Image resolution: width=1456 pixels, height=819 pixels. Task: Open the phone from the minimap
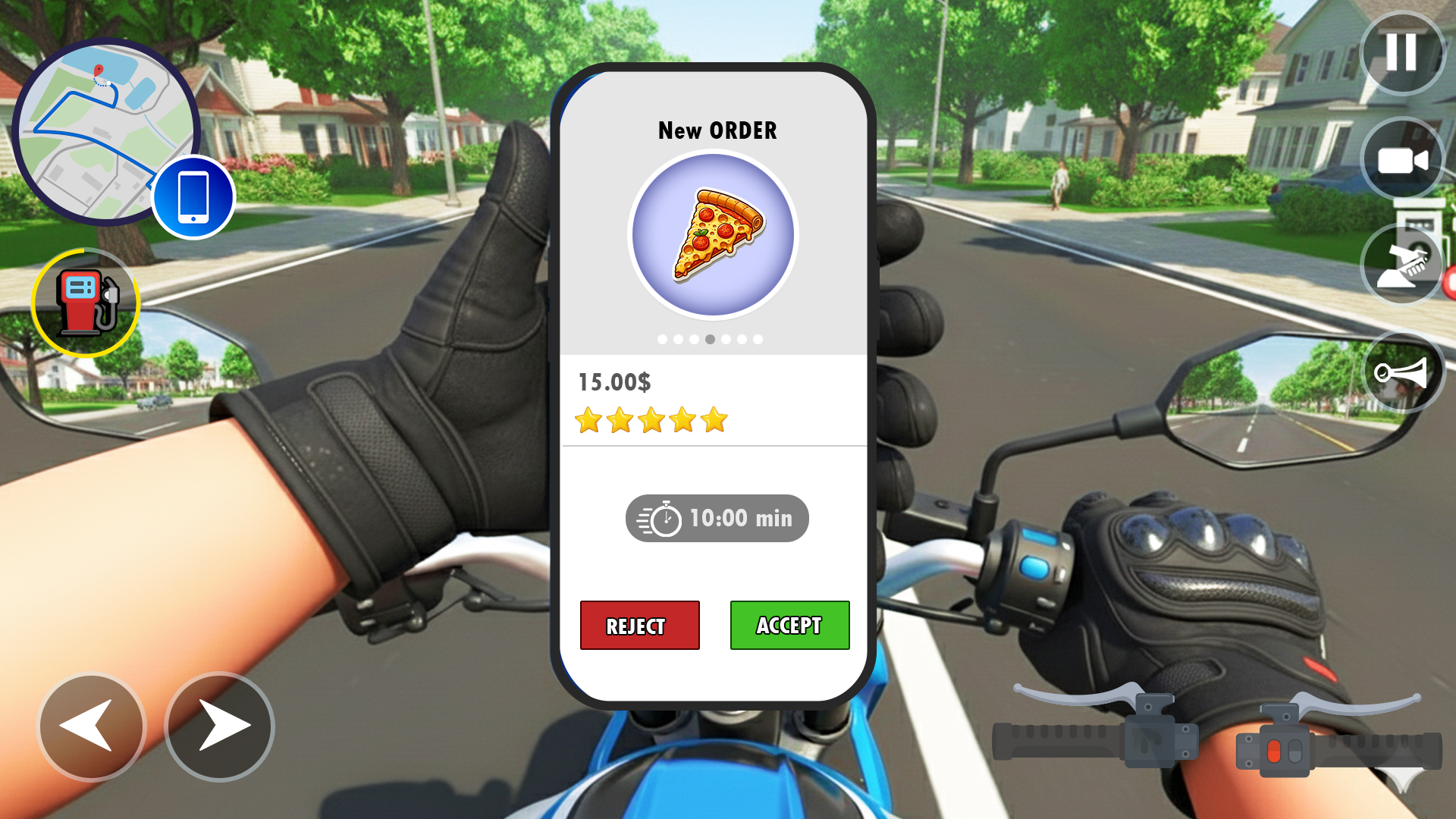point(193,196)
